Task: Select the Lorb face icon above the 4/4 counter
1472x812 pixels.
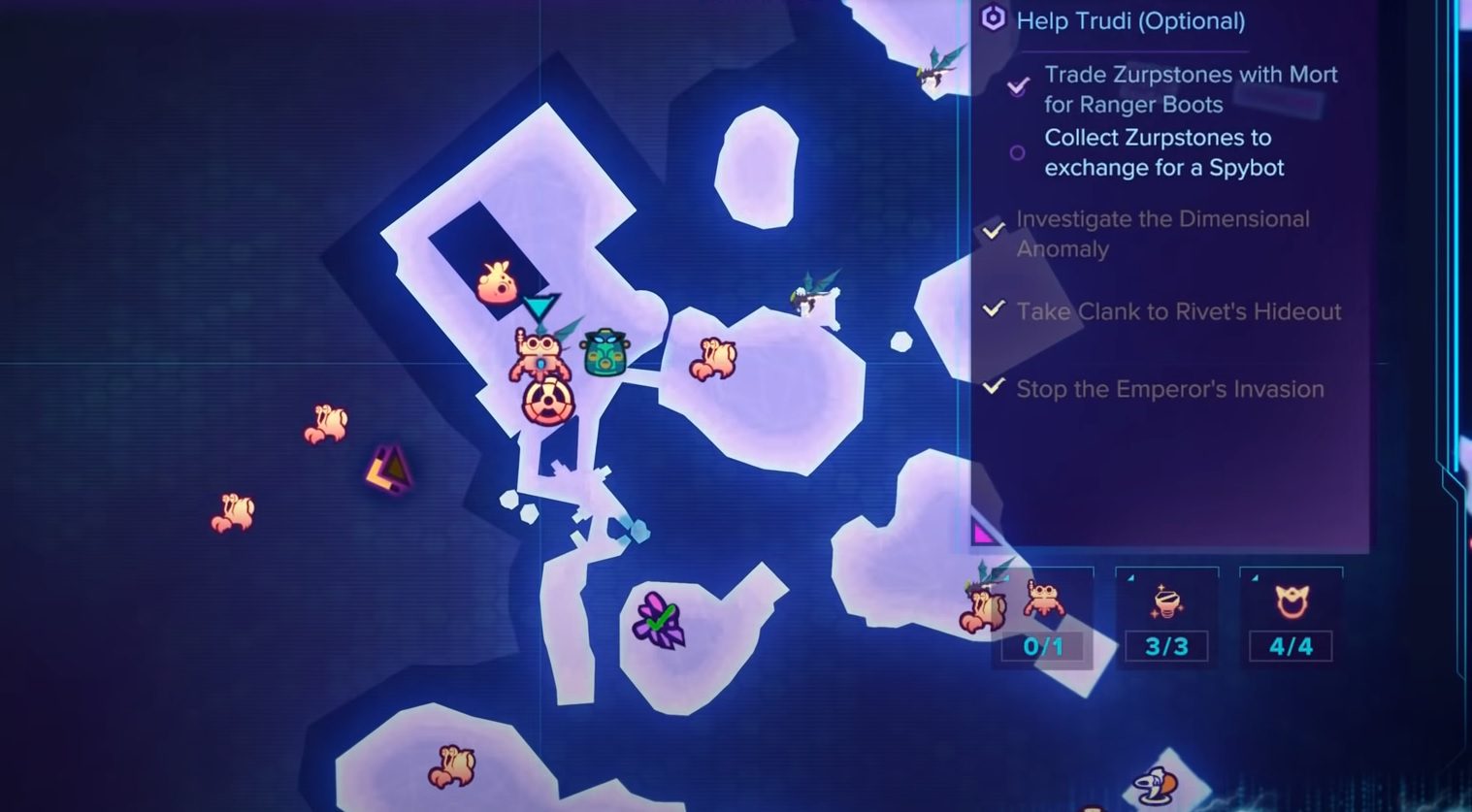Action: click(x=1291, y=603)
